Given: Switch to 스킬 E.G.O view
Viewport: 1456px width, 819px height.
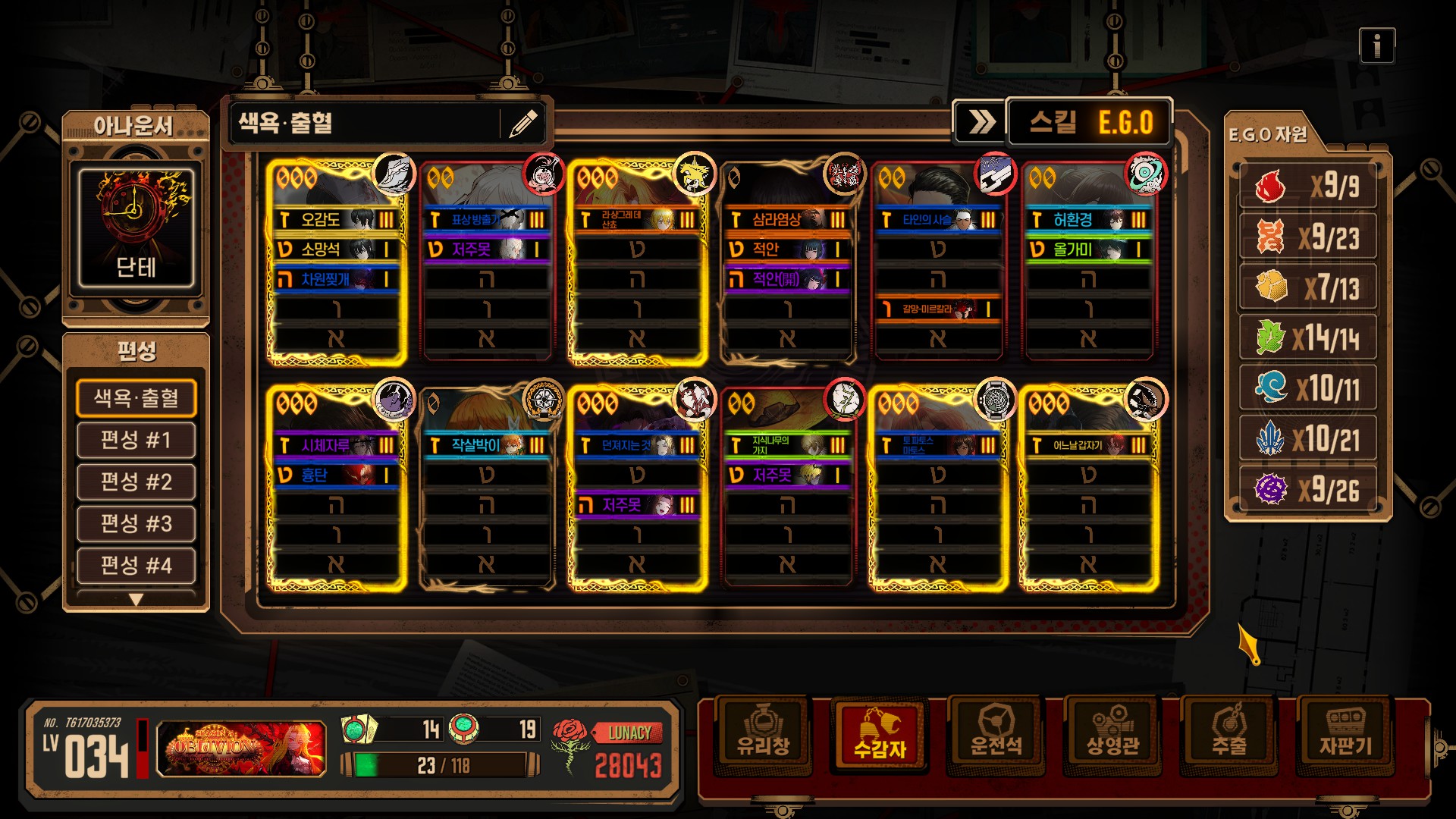Looking at the screenshot, I should (1090, 122).
